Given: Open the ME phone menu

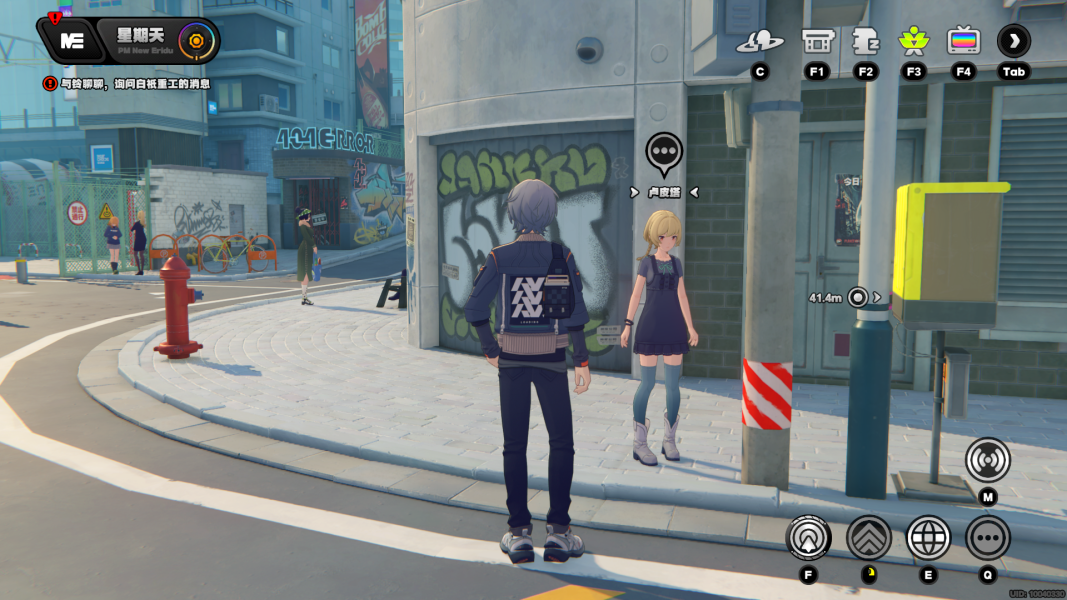Looking at the screenshot, I should (x=71, y=41).
